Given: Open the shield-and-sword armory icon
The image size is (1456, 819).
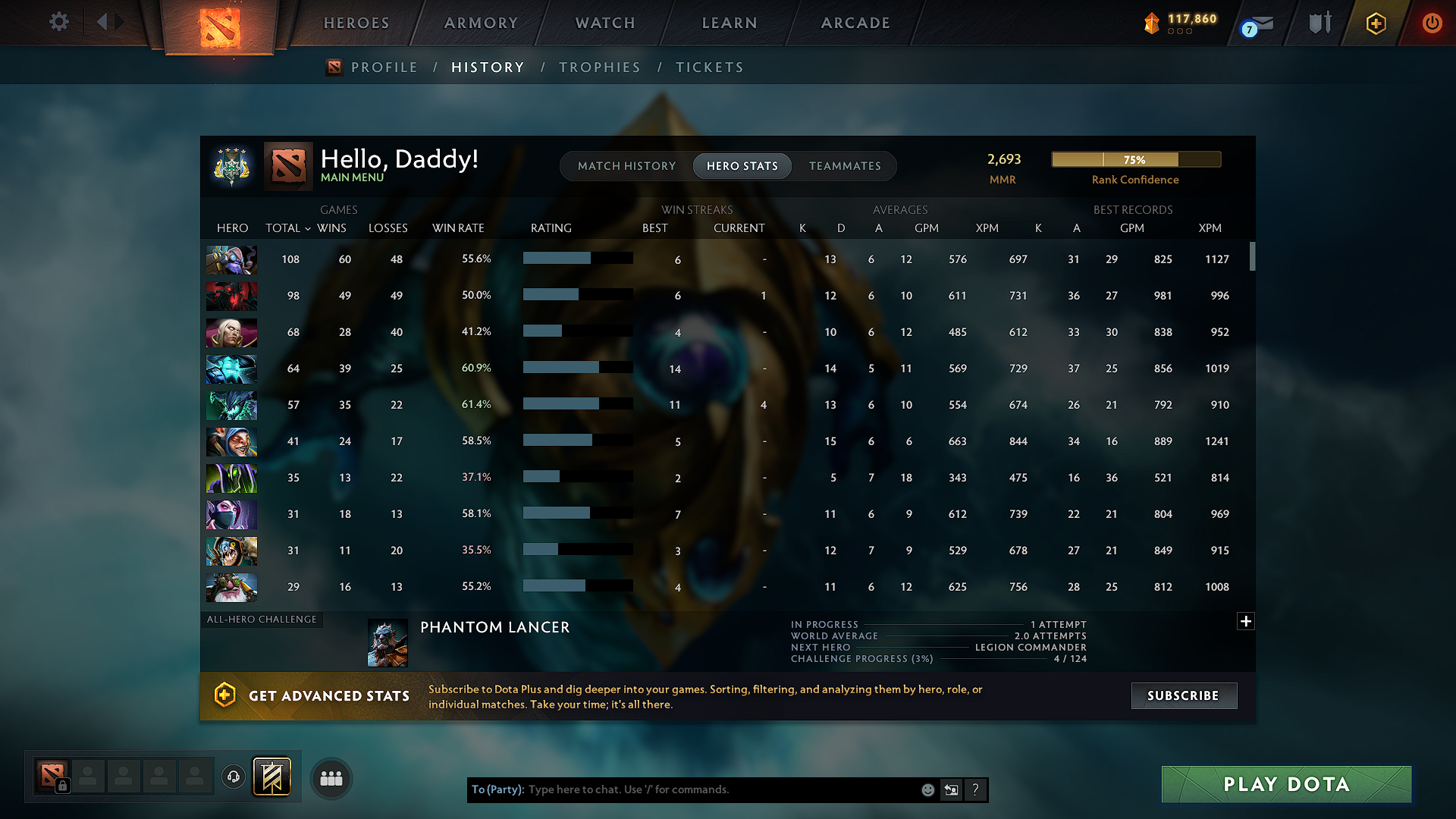Looking at the screenshot, I should 1319,22.
